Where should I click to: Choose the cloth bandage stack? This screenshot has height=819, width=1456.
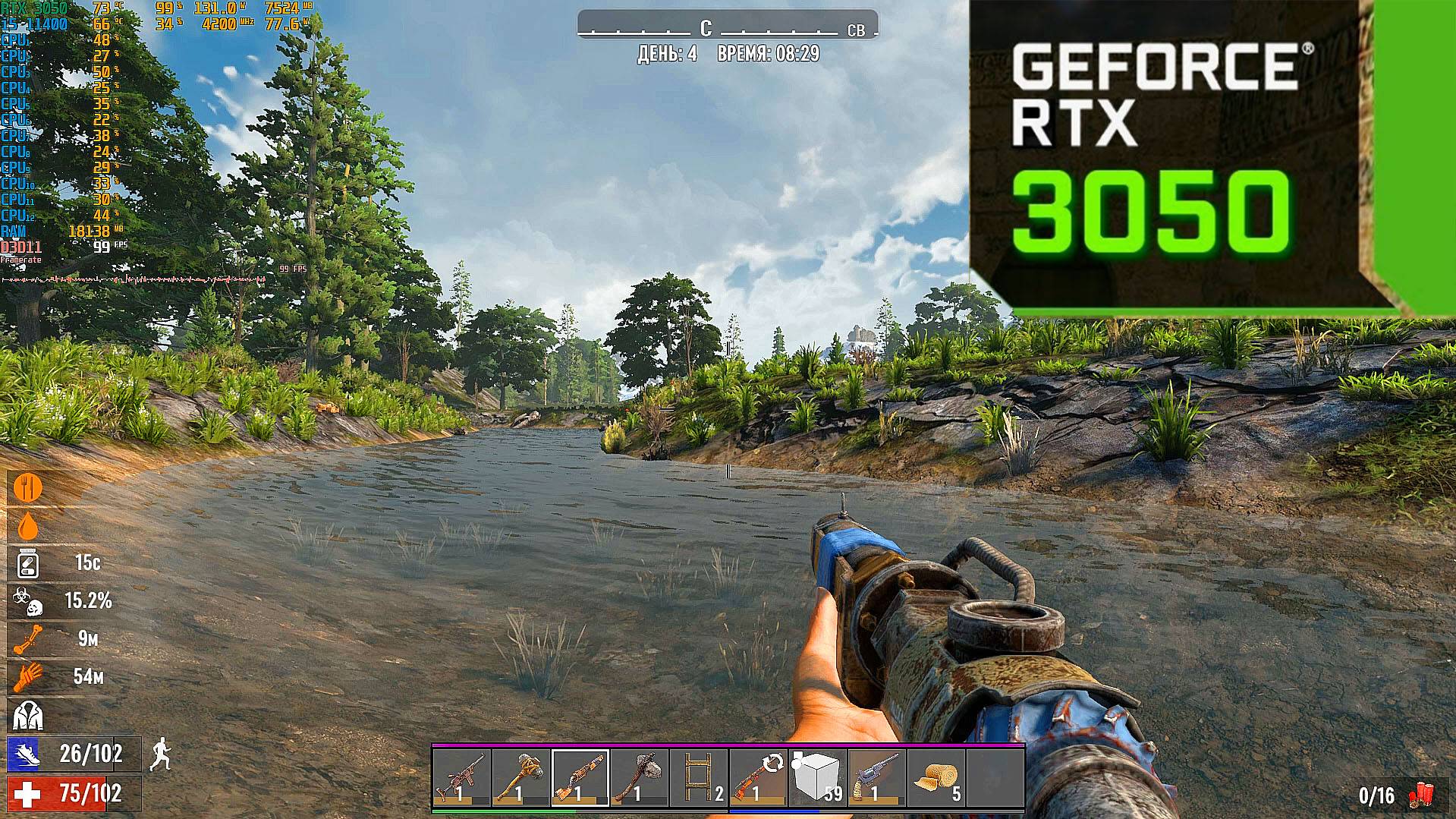click(x=935, y=777)
